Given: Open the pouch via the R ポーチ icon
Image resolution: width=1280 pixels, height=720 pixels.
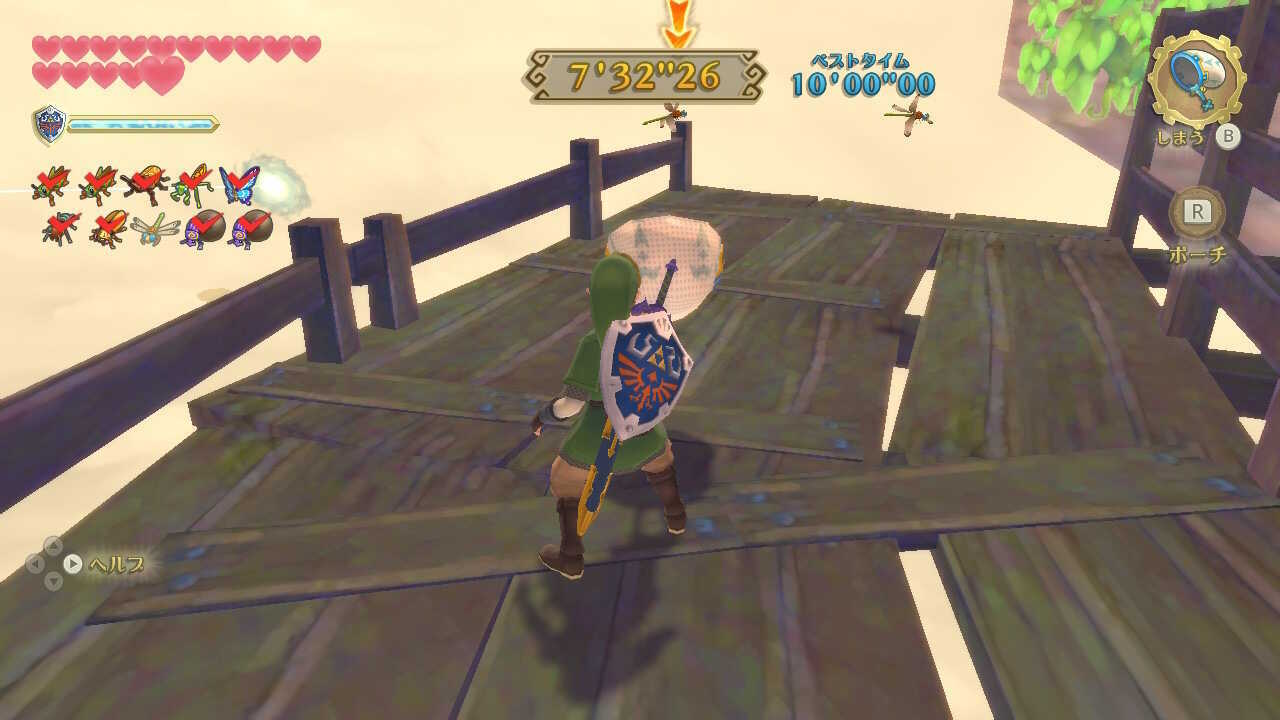Looking at the screenshot, I should (x=1199, y=212).
